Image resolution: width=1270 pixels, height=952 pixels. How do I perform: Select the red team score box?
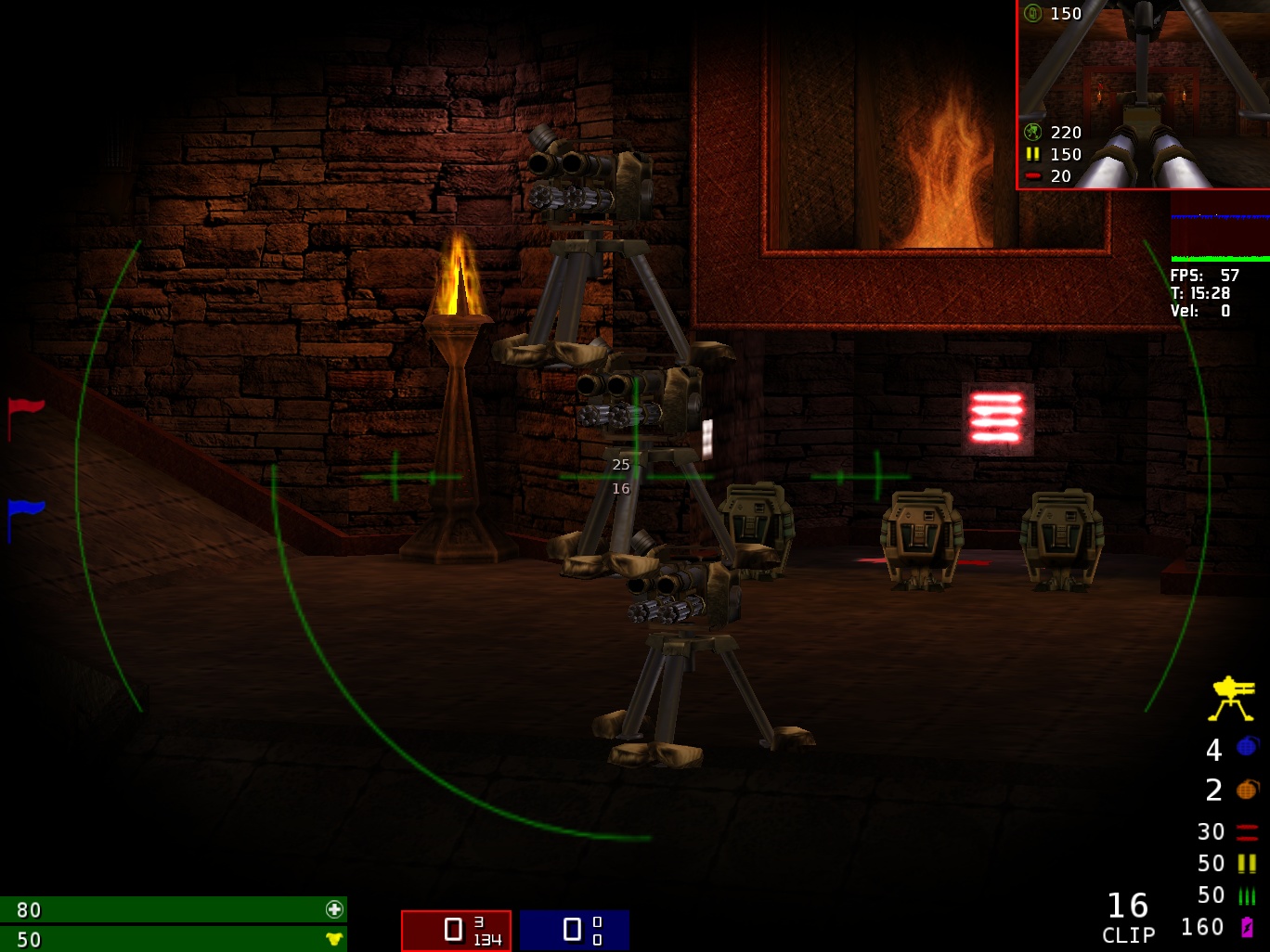click(x=456, y=930)
